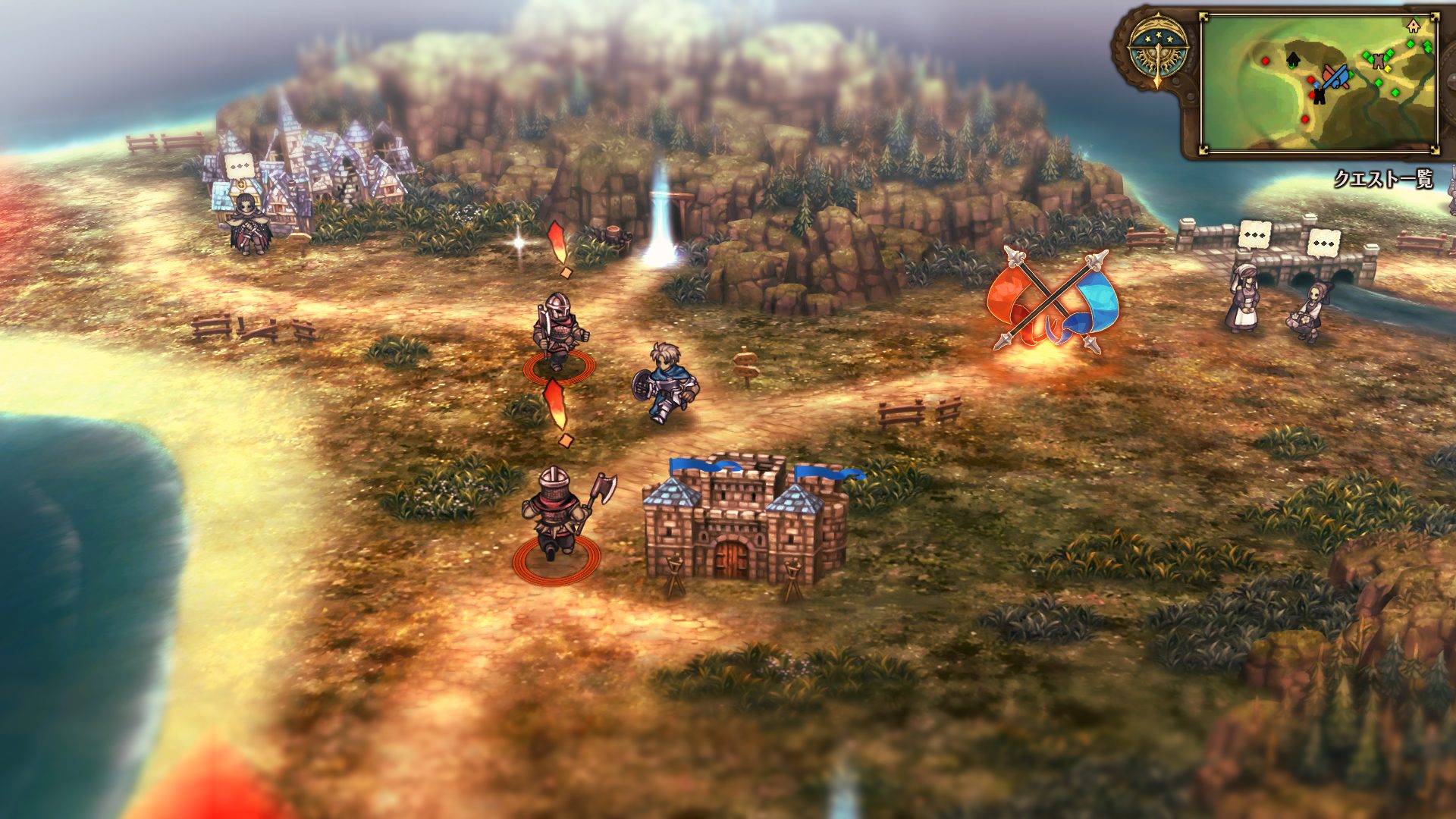
Task: Select the black house marker on the minimap
Action: coord(1293,58)
